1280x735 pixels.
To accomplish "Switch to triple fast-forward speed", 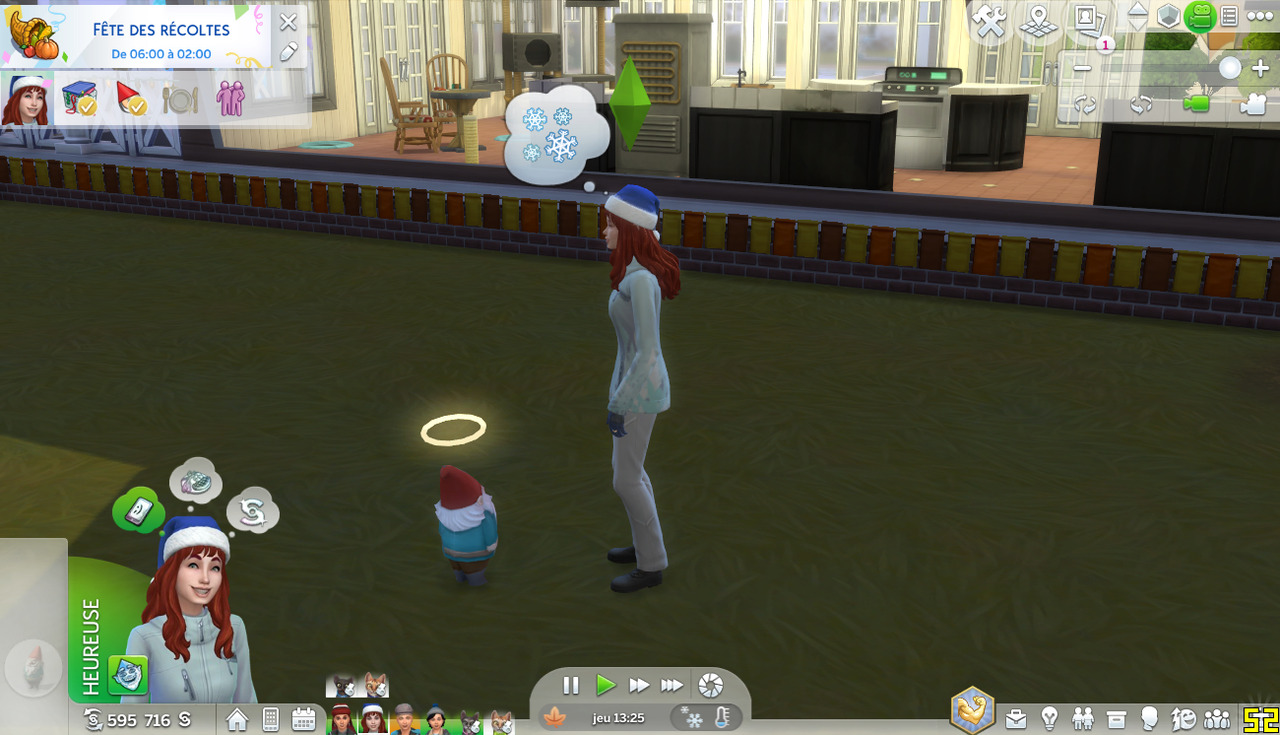I will click(672, 685).
